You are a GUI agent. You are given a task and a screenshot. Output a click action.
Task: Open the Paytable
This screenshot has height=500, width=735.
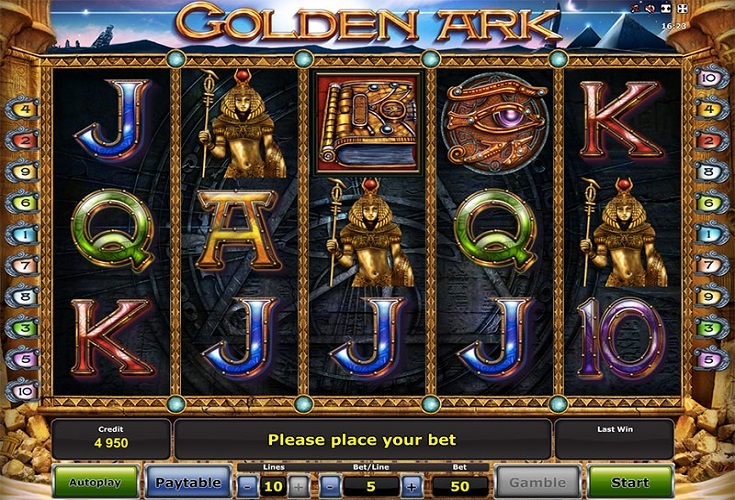(187, 482)
